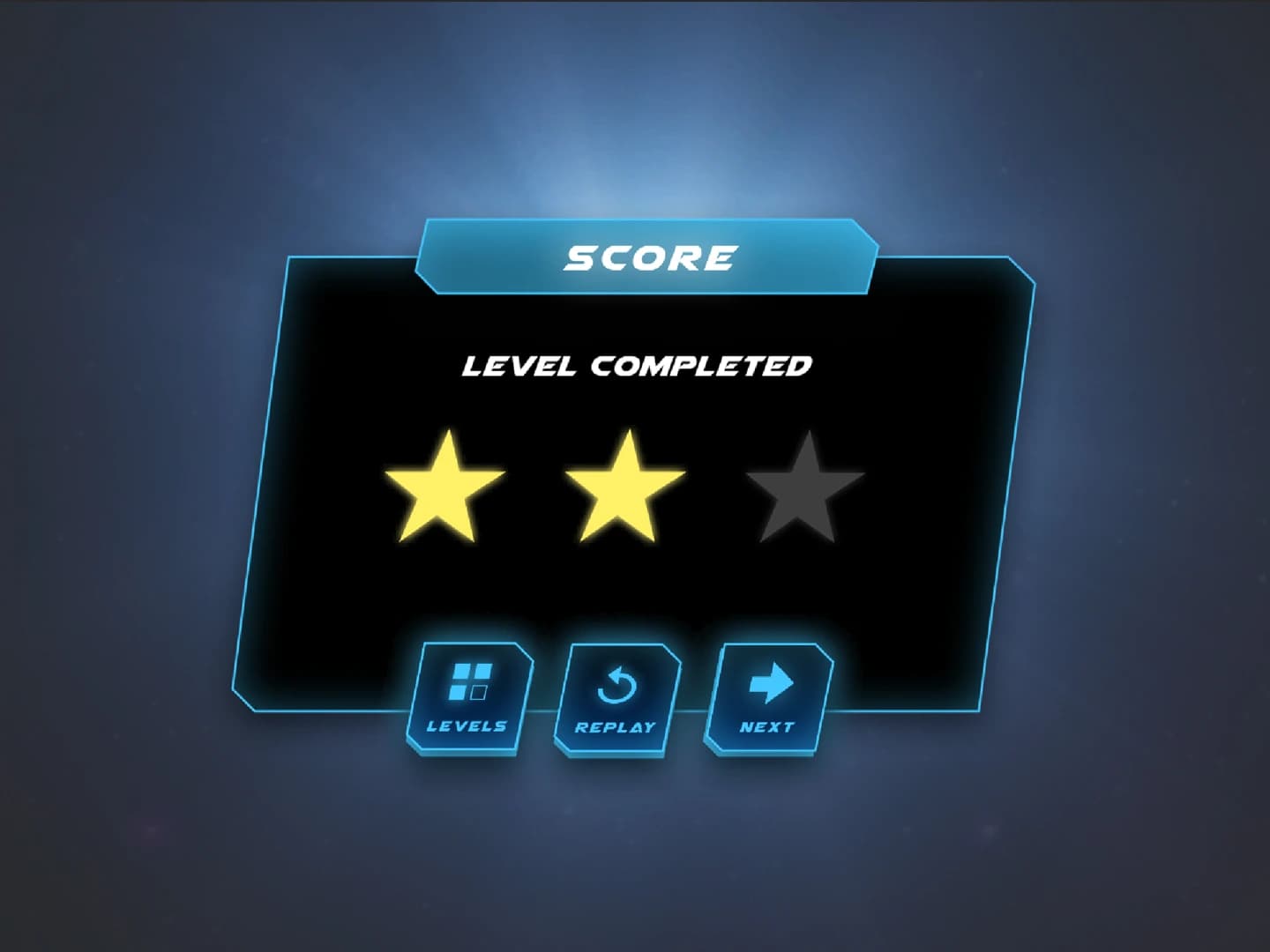
Task: Click the LEVEL COMPLETED heading
Action: (637, 364)
